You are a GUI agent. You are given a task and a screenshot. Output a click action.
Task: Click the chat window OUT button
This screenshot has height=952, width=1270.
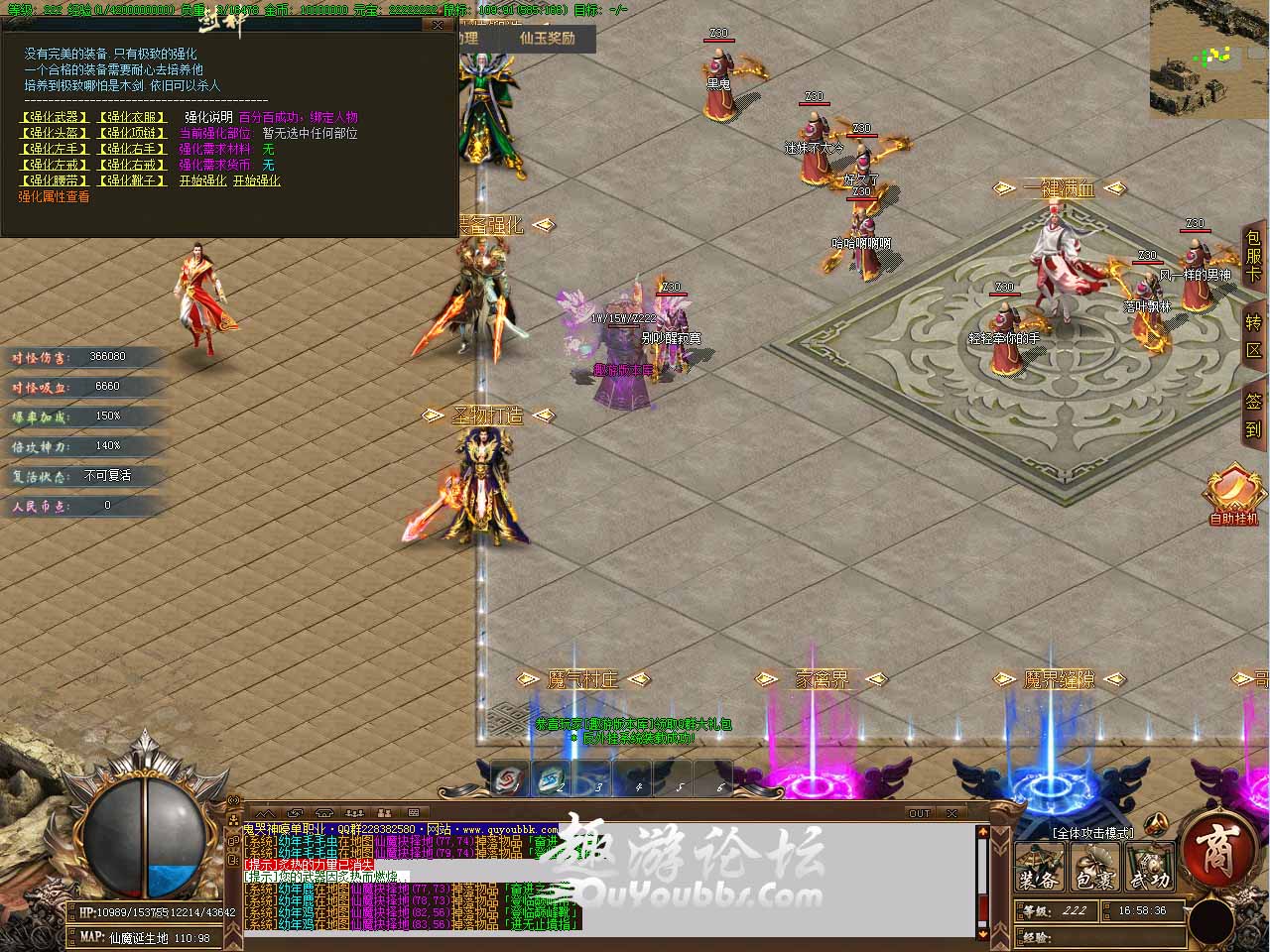click(x=920, y=813)
